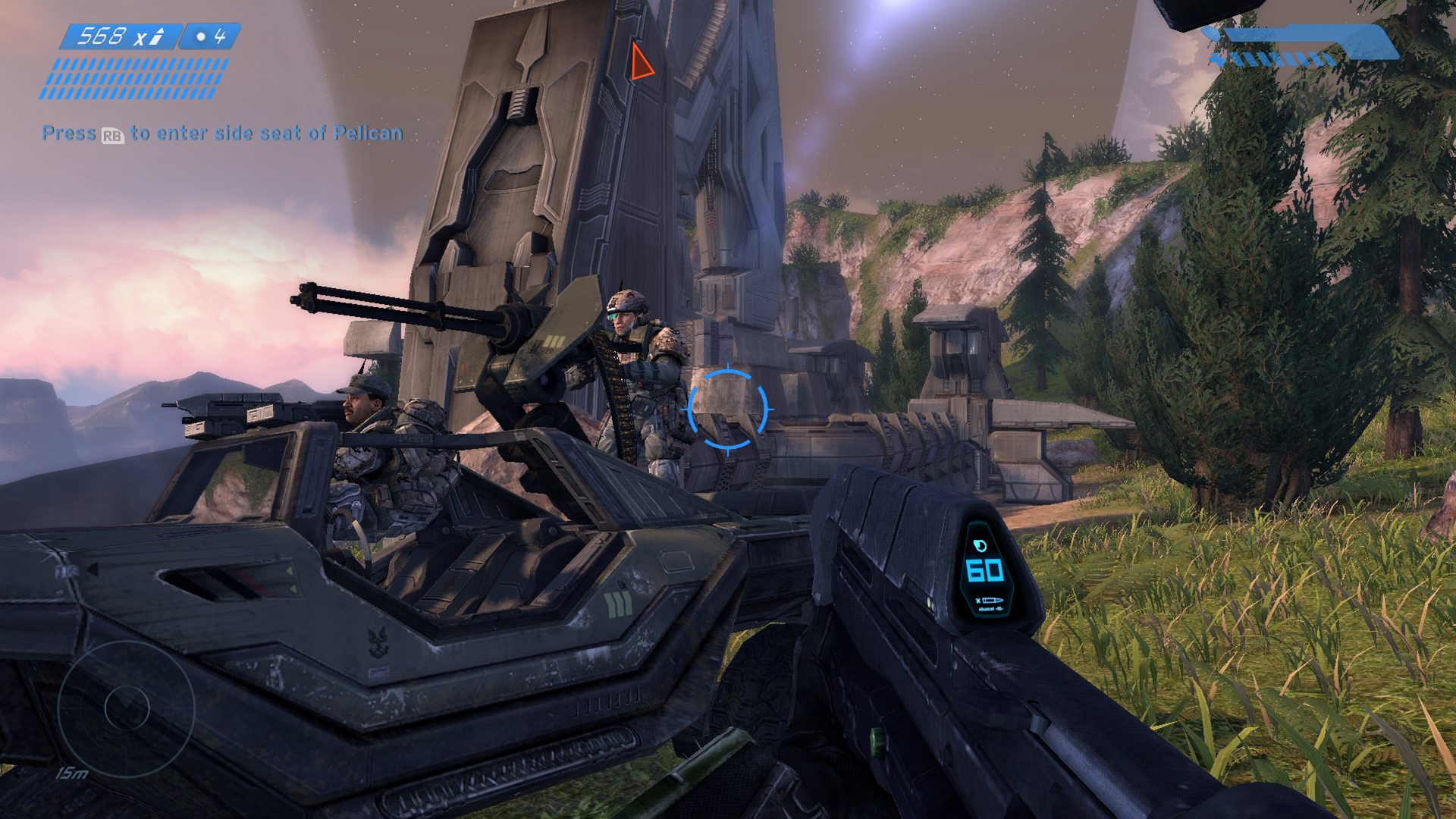Viewport: 1456px width, 819px height.
Task: Click the frag grenade indicator
Action: tap(210, 36)
